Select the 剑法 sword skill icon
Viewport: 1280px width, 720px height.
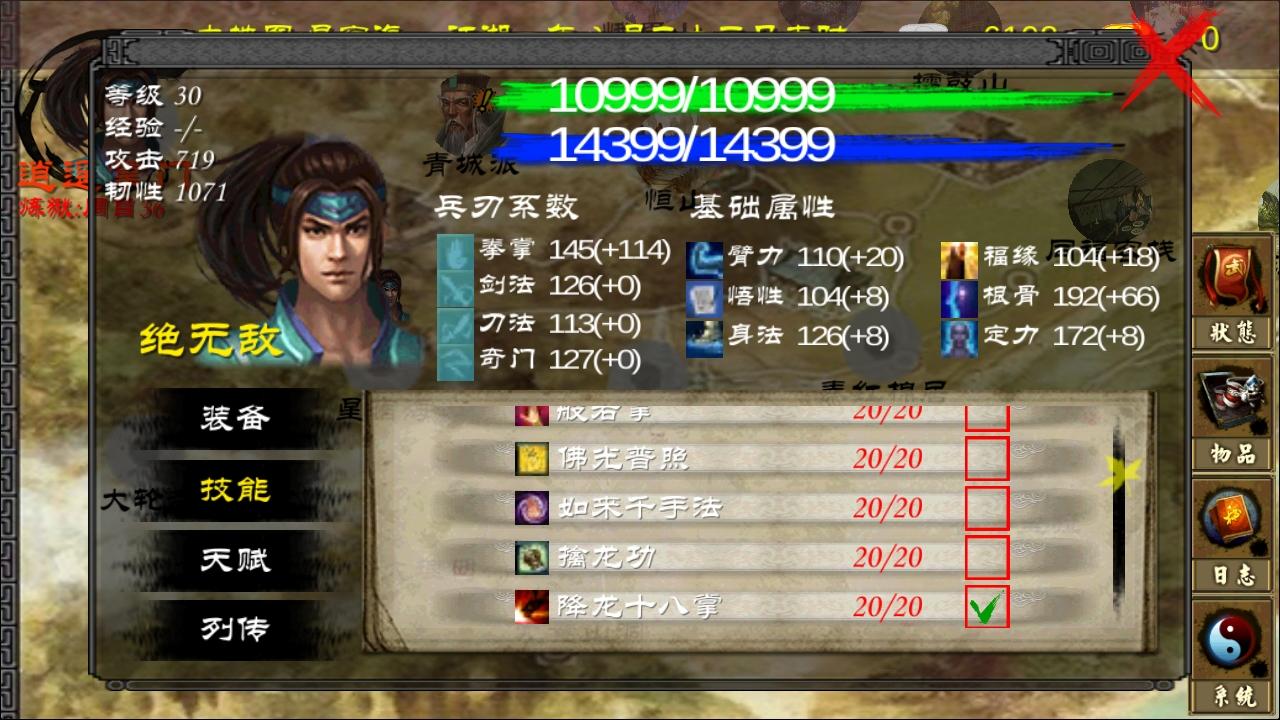tap(454, 286)
